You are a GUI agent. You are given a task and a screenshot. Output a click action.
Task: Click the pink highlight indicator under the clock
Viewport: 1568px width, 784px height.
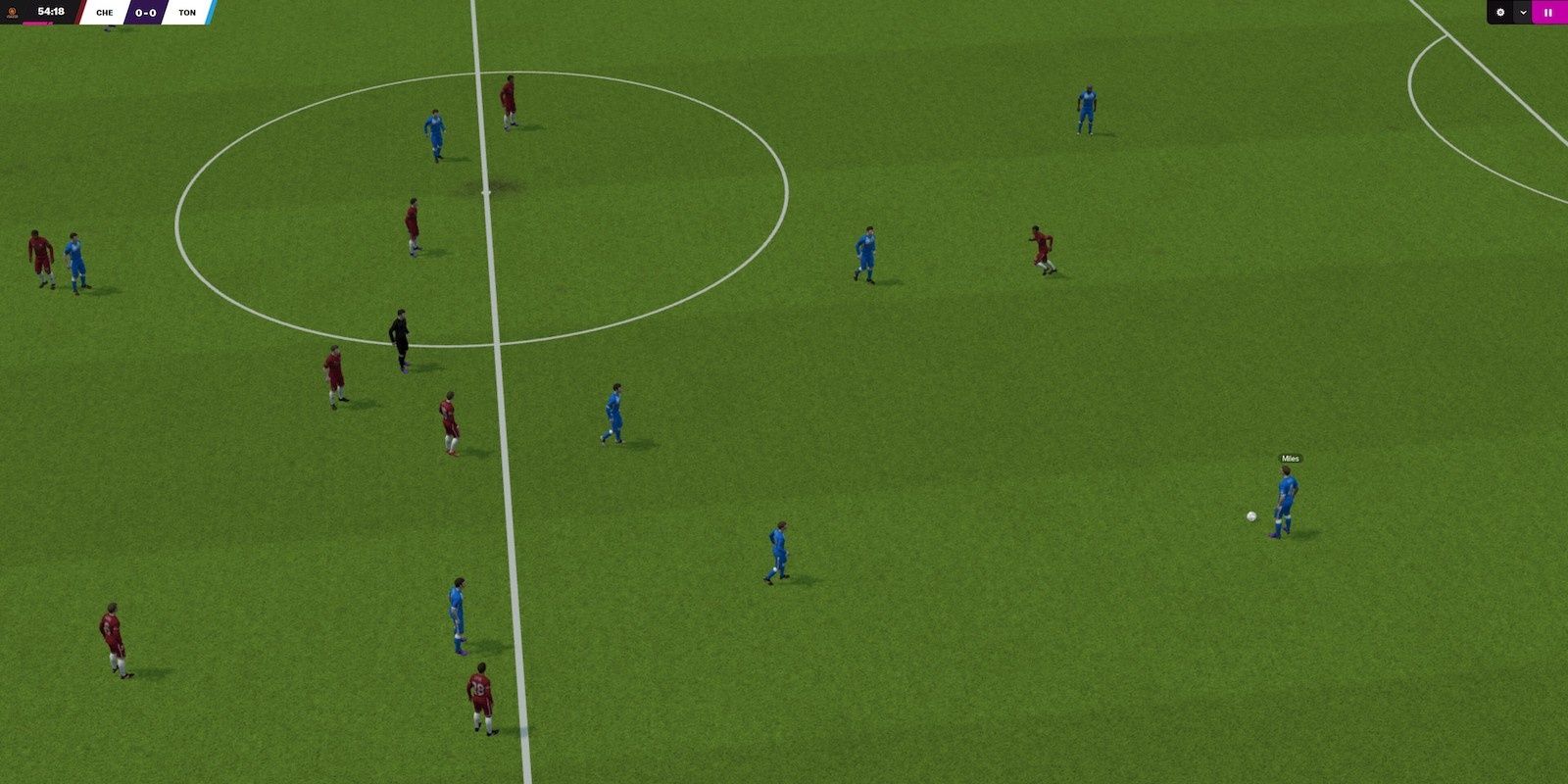tap(37, 23)
